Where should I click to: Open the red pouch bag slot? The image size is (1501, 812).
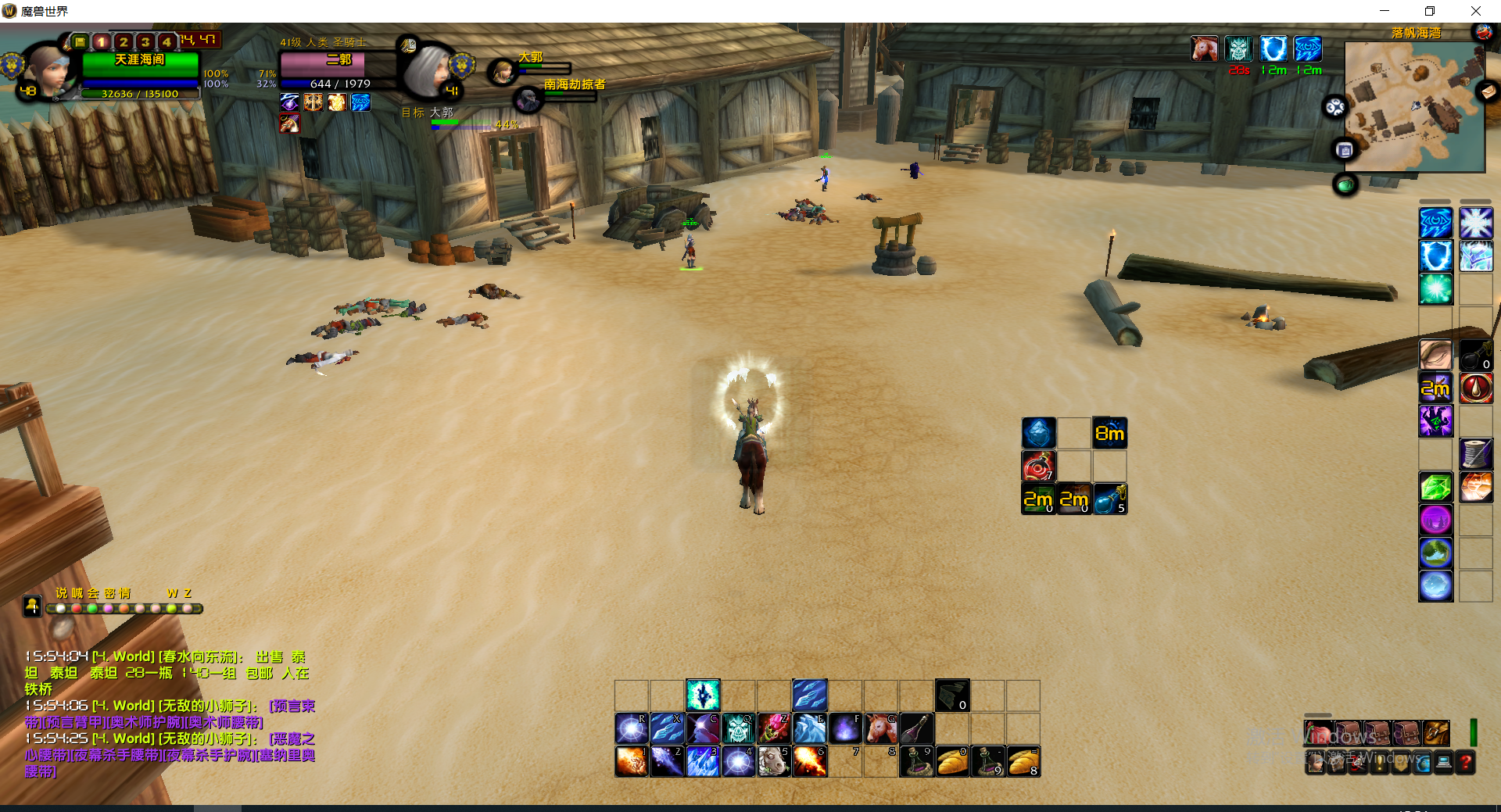tap(1318, 733)
